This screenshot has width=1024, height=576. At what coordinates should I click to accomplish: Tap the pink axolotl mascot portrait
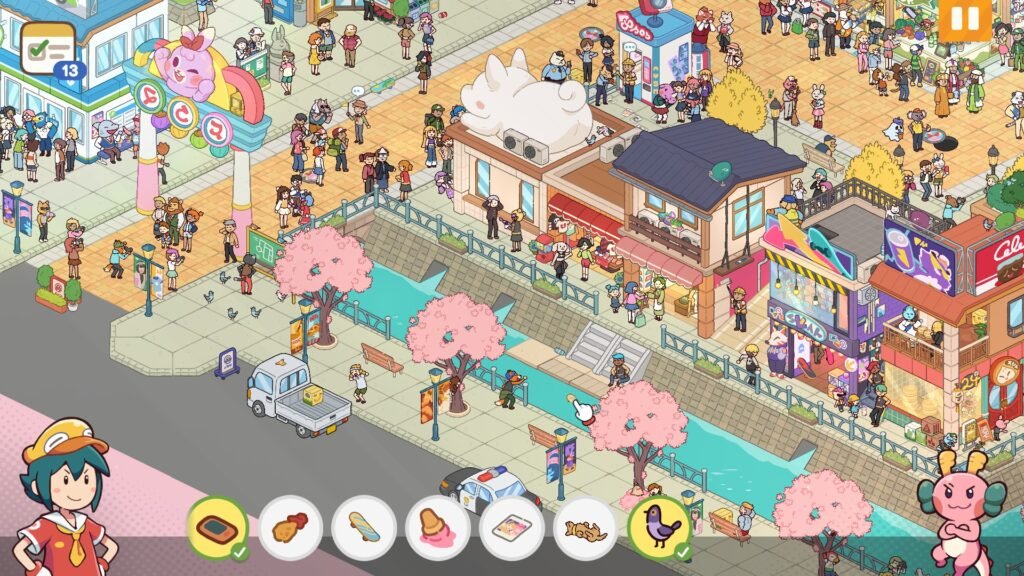962,510
